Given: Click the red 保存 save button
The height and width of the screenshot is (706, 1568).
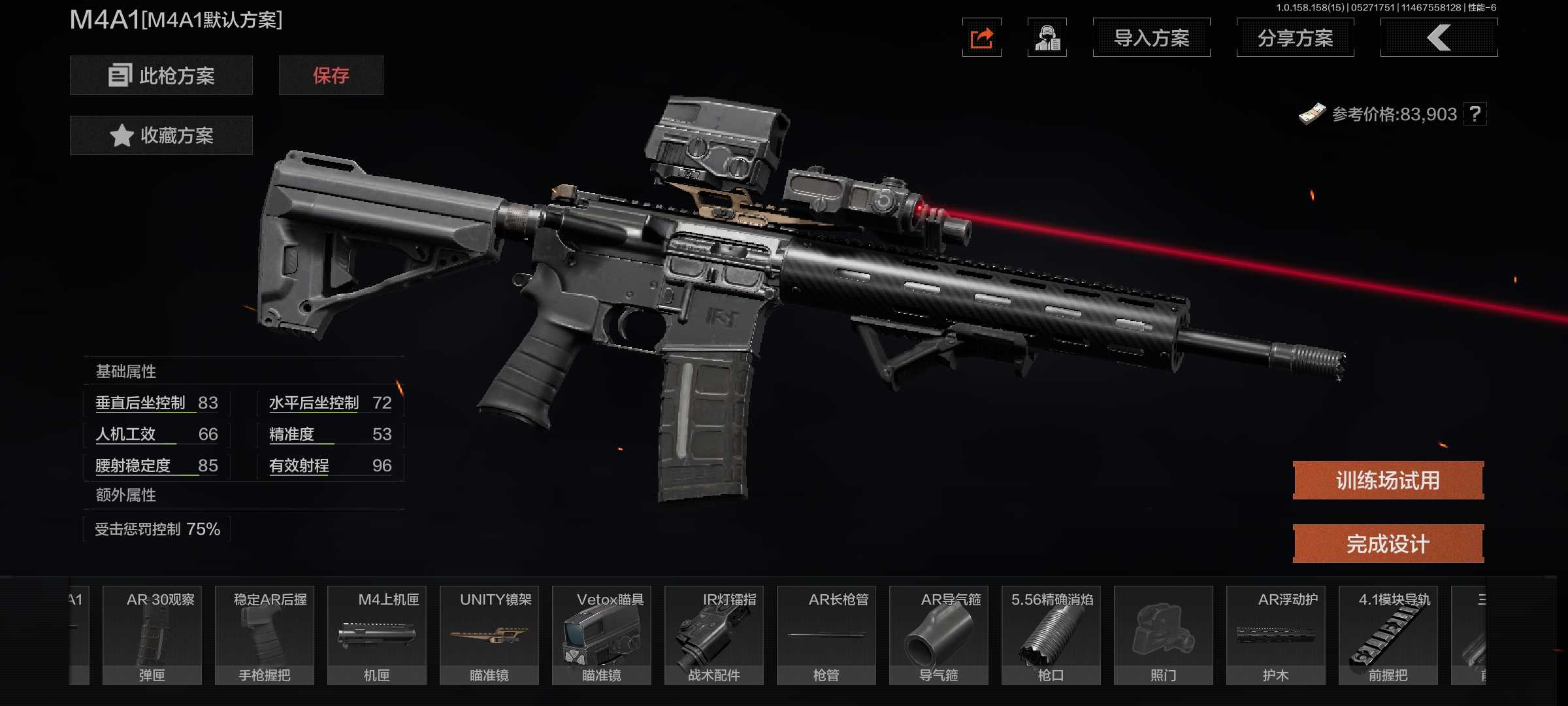Looking at the screenshot, I should (331, 75).
